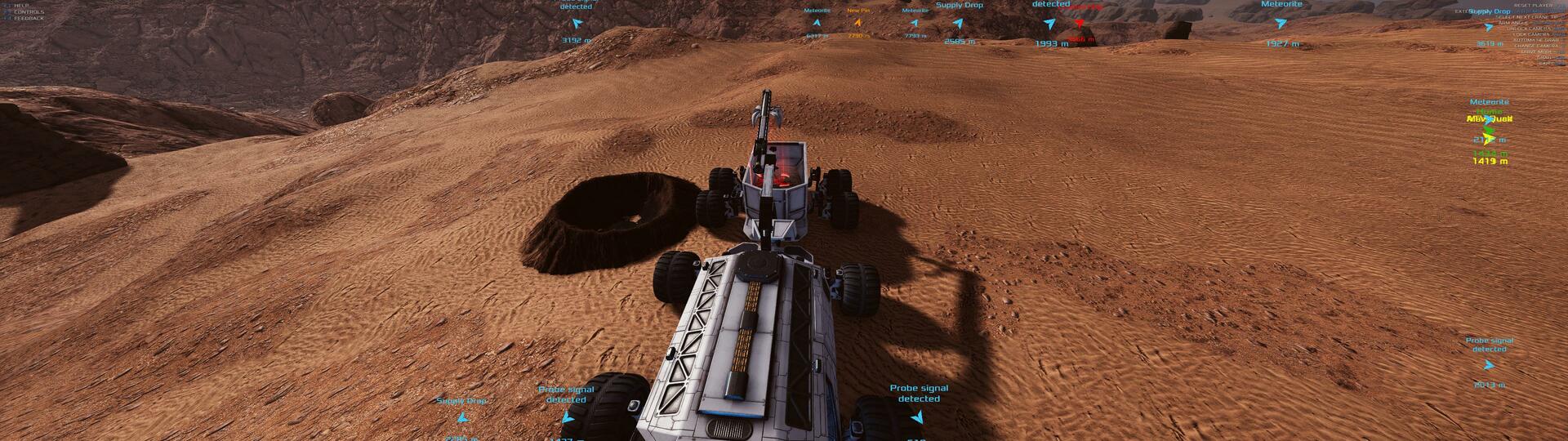1568x441 pixels.
Task: Select the orange New Pin waypoint marker
Action: 857,23
